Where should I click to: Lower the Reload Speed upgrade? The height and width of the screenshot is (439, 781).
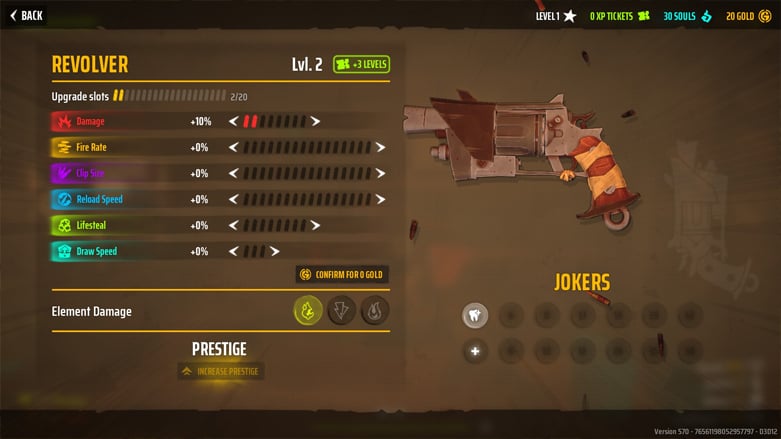tap(234, 199)
